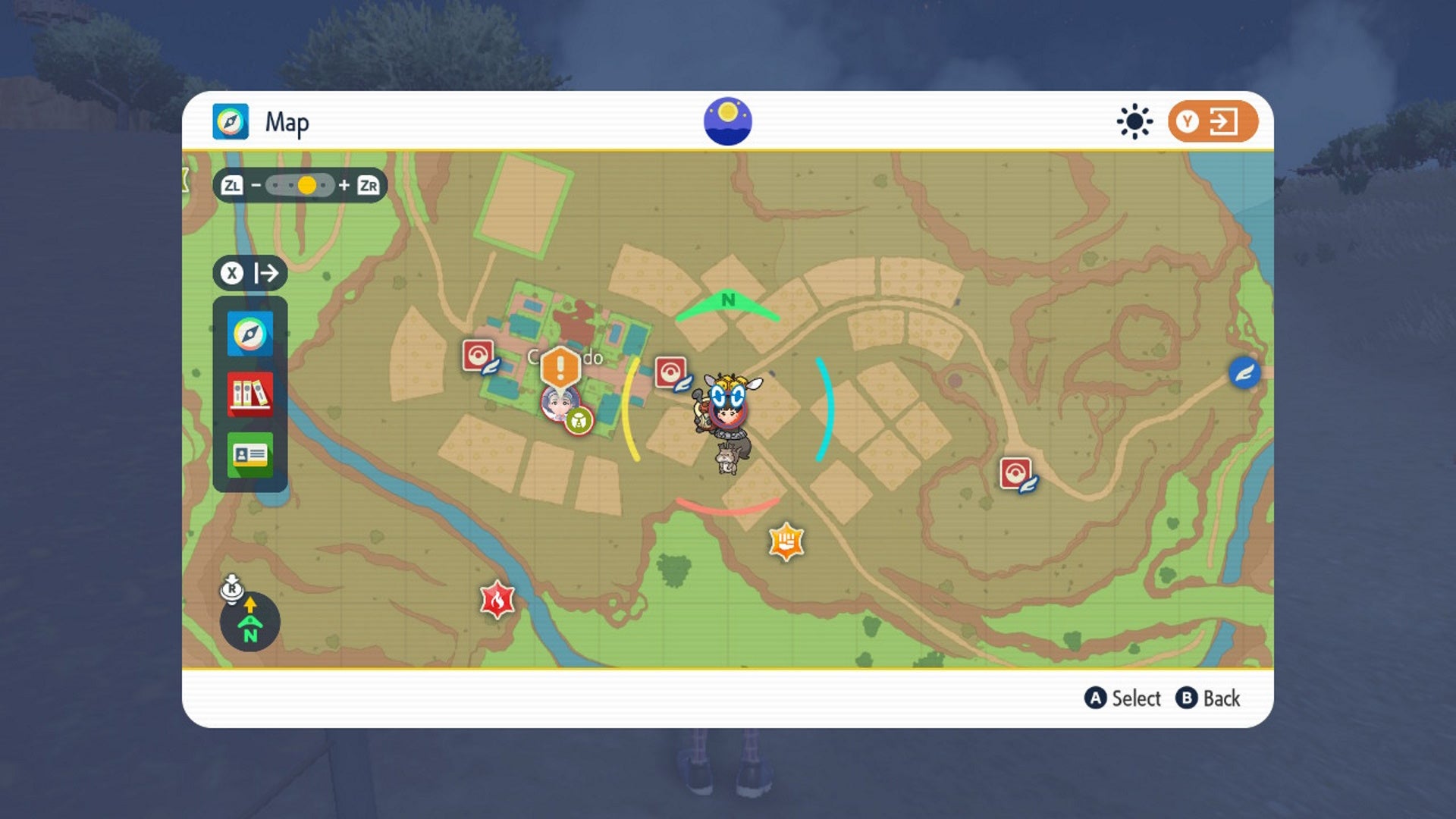
Task: Collapse the side app panel arrow
Action: [249, 273]
